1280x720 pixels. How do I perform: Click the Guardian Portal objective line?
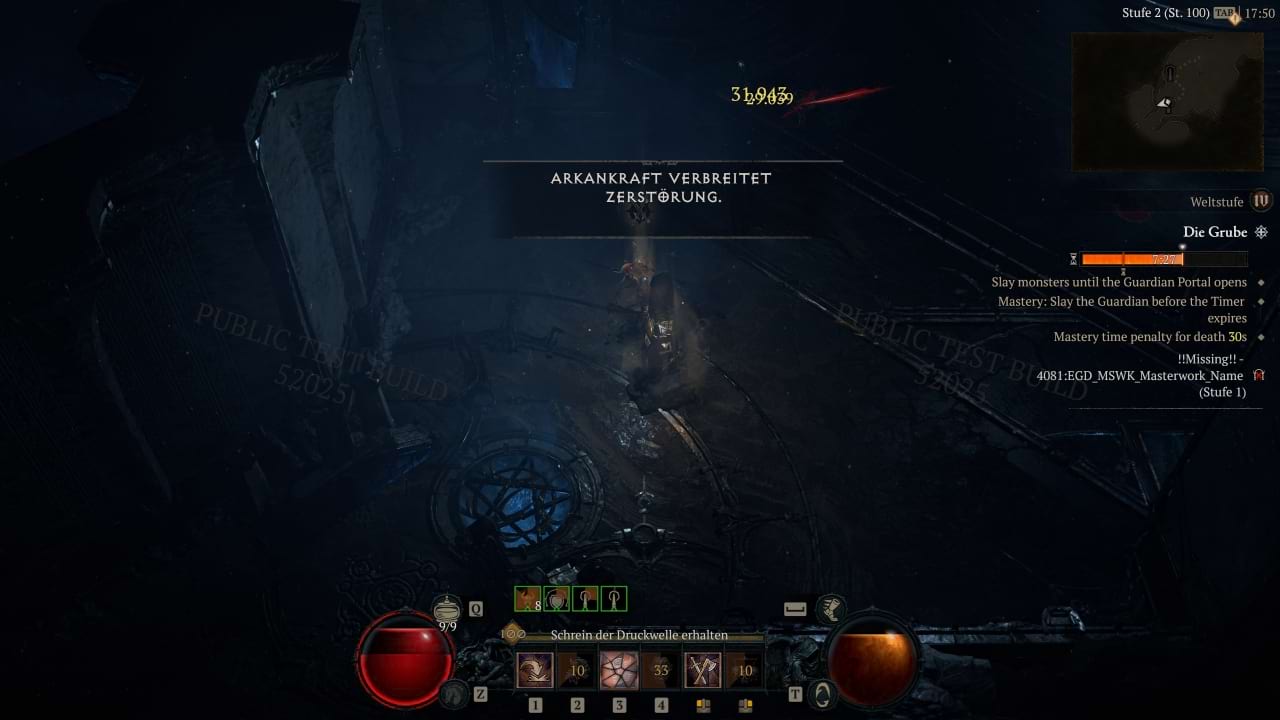click(x=1119, y=282)
